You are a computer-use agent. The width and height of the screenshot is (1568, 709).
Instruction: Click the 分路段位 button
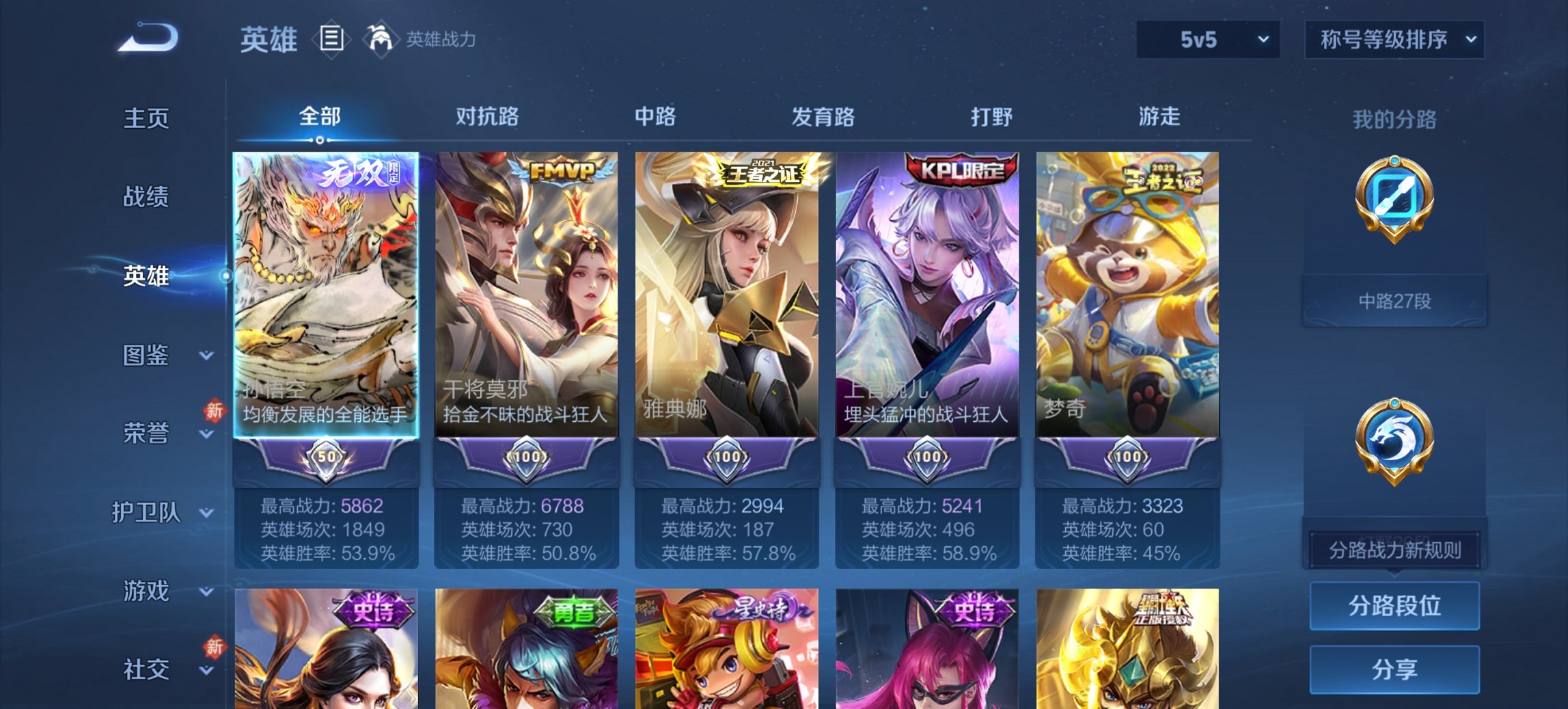1394,606
